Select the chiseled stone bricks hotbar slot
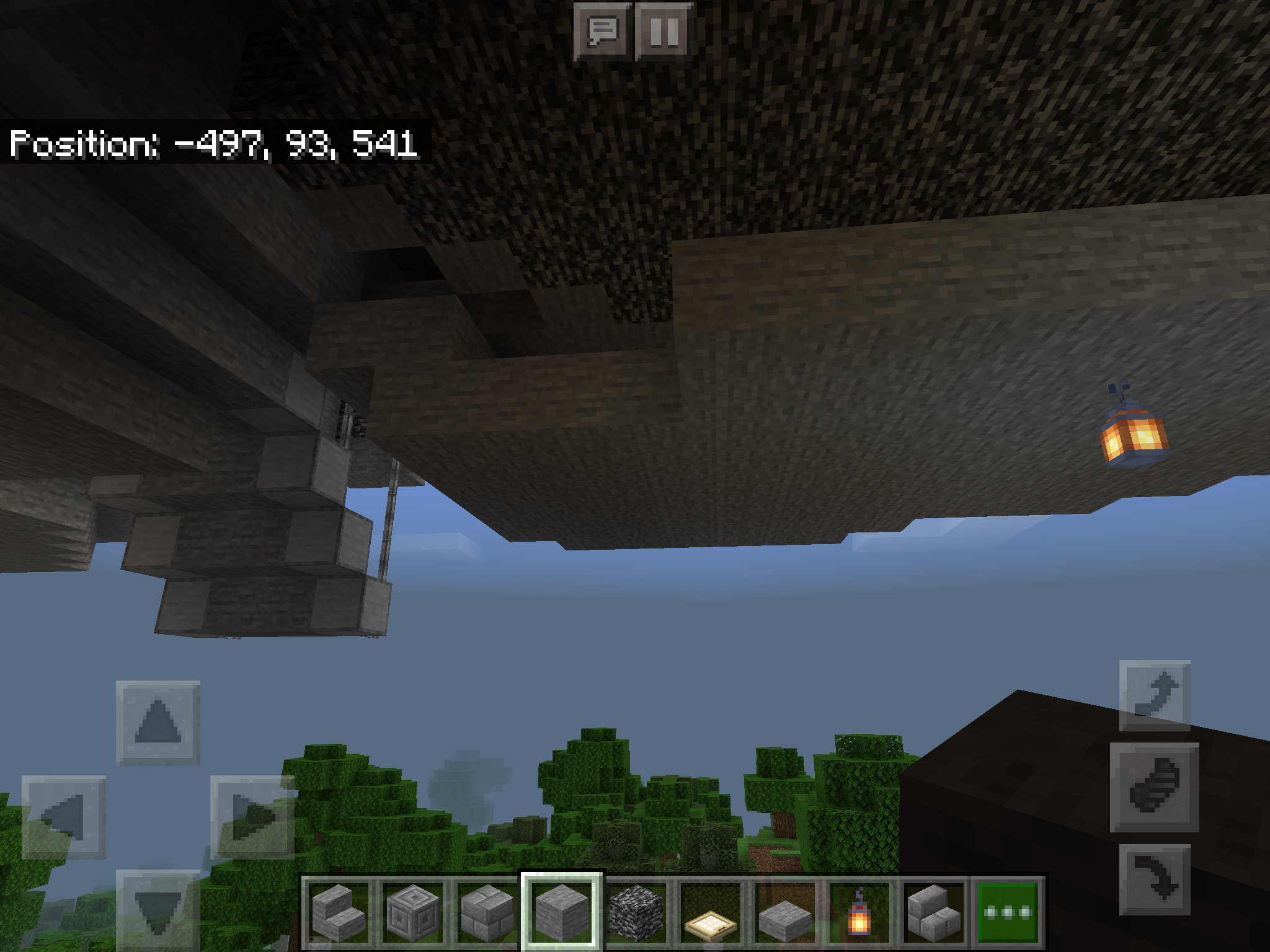 pyautogui.click(x=412, y=912)
